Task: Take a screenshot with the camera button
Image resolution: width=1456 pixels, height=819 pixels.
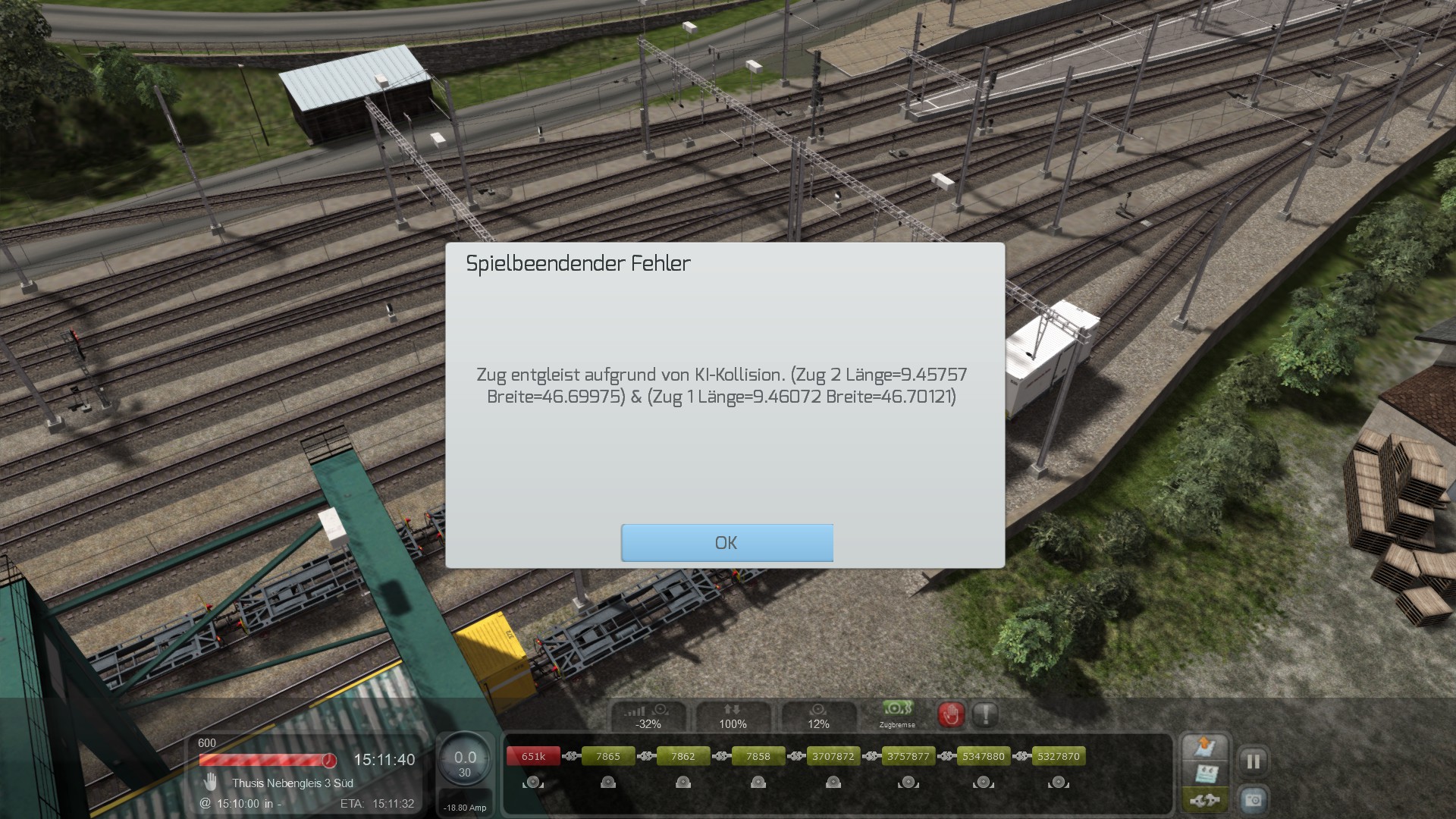Action: click(1253, 800)
